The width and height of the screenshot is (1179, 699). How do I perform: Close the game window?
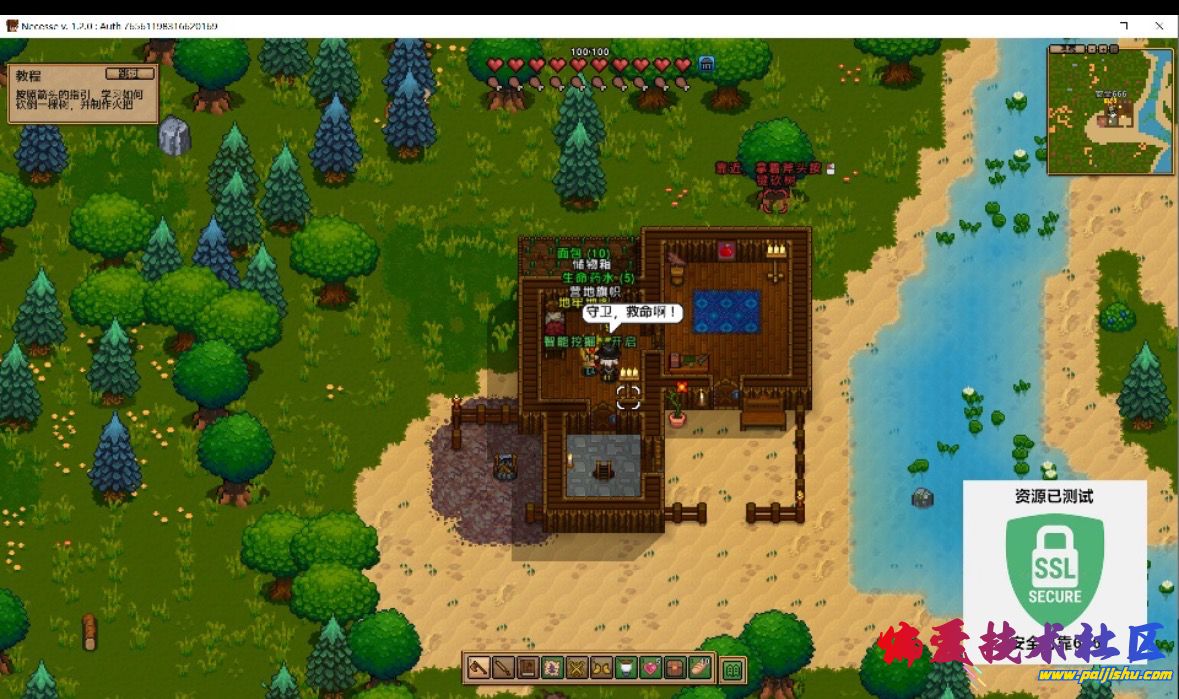click(x=1159, y=26)
